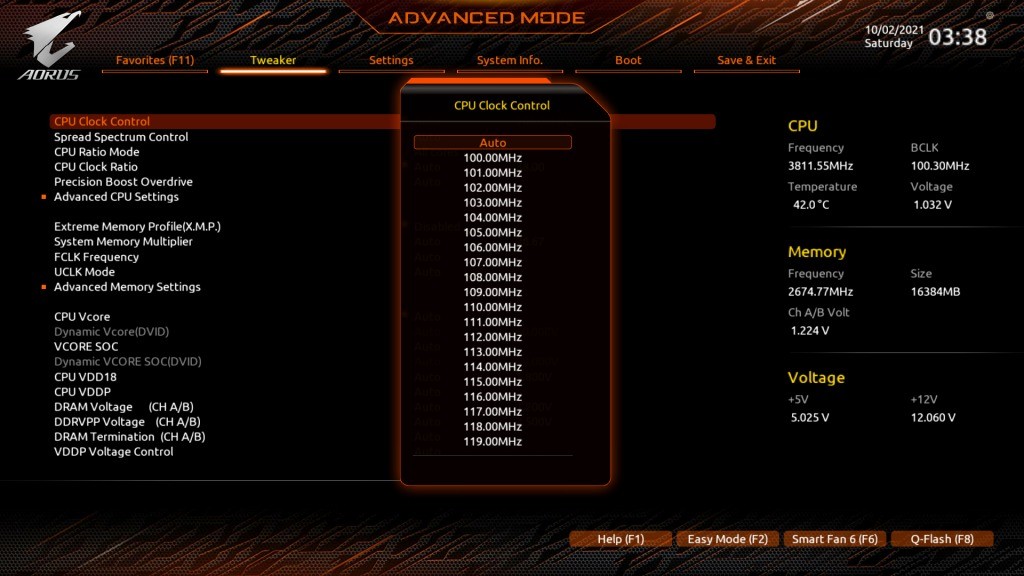
Task: Switch to Easy Mode (F2)
Action: (x=728, y=539)
